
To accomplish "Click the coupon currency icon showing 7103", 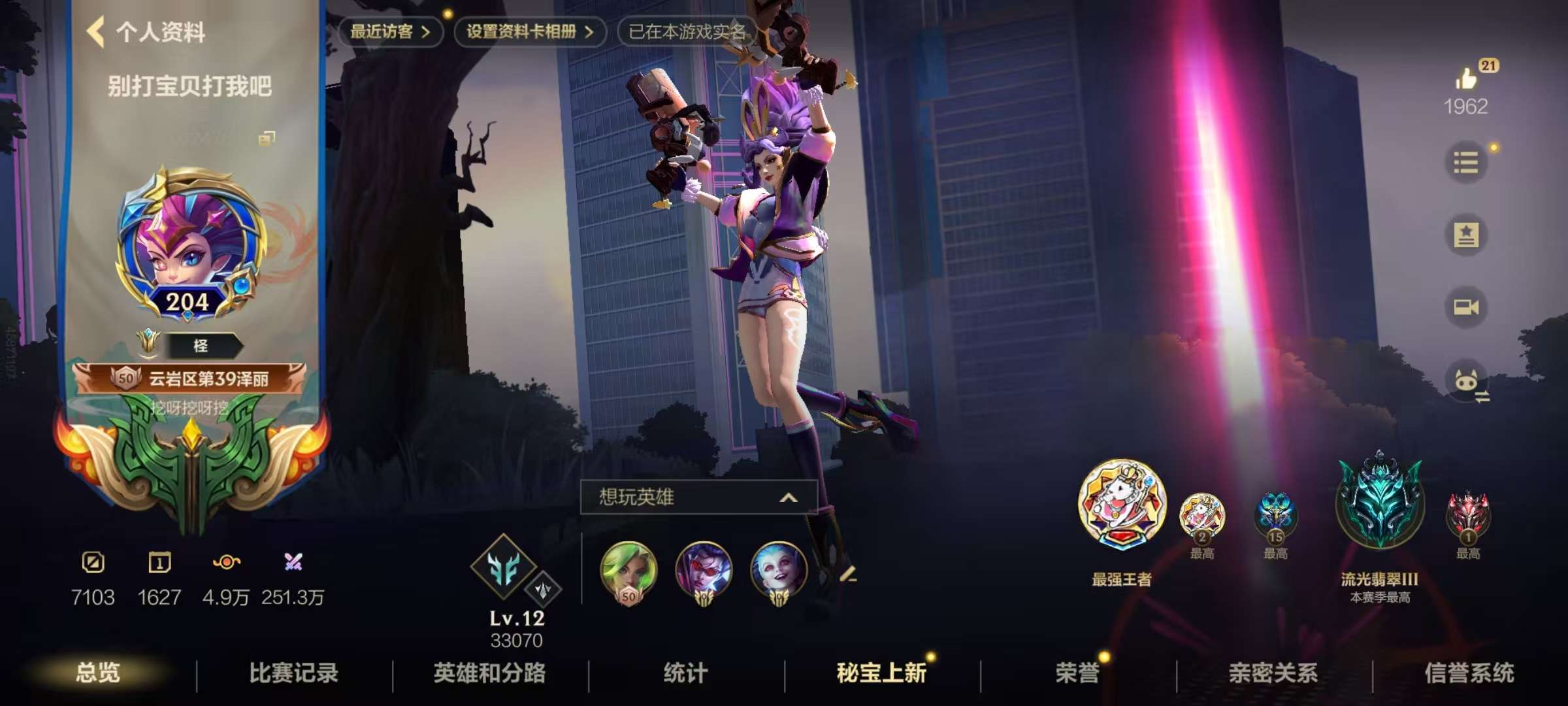I will pos(93,561).
